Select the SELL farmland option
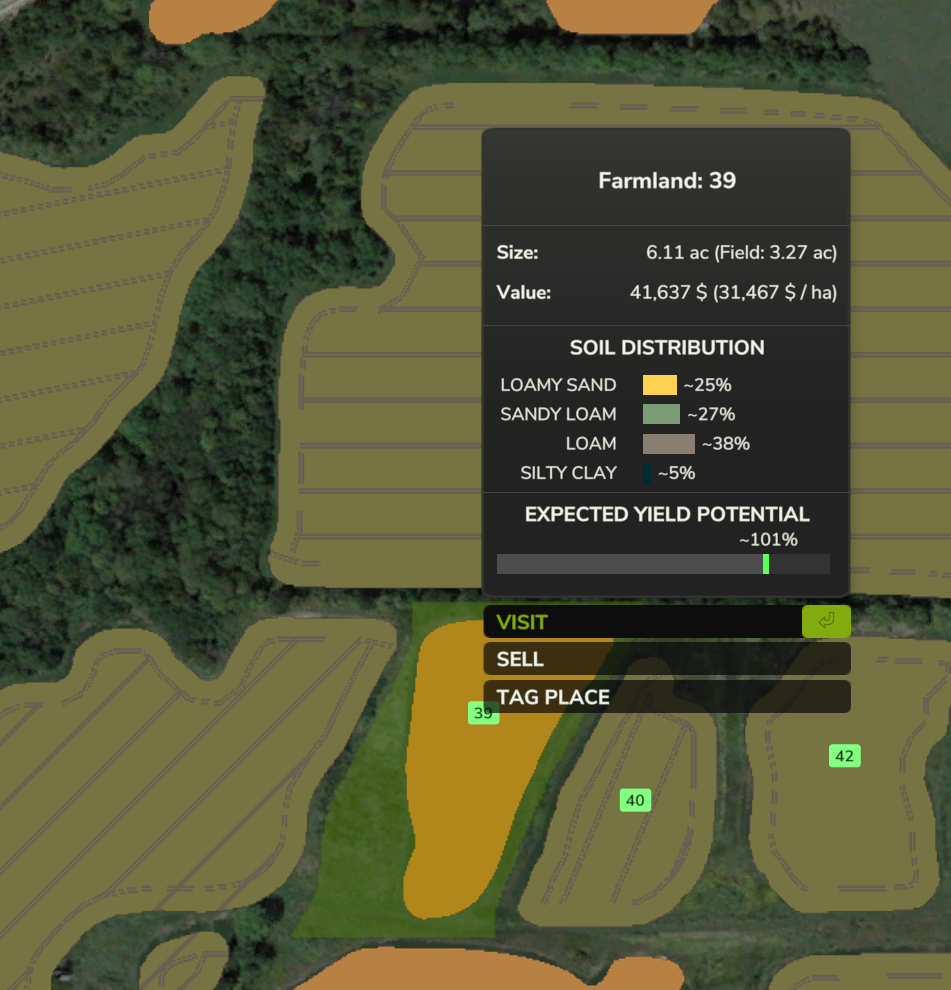 [x=666, y=659]
